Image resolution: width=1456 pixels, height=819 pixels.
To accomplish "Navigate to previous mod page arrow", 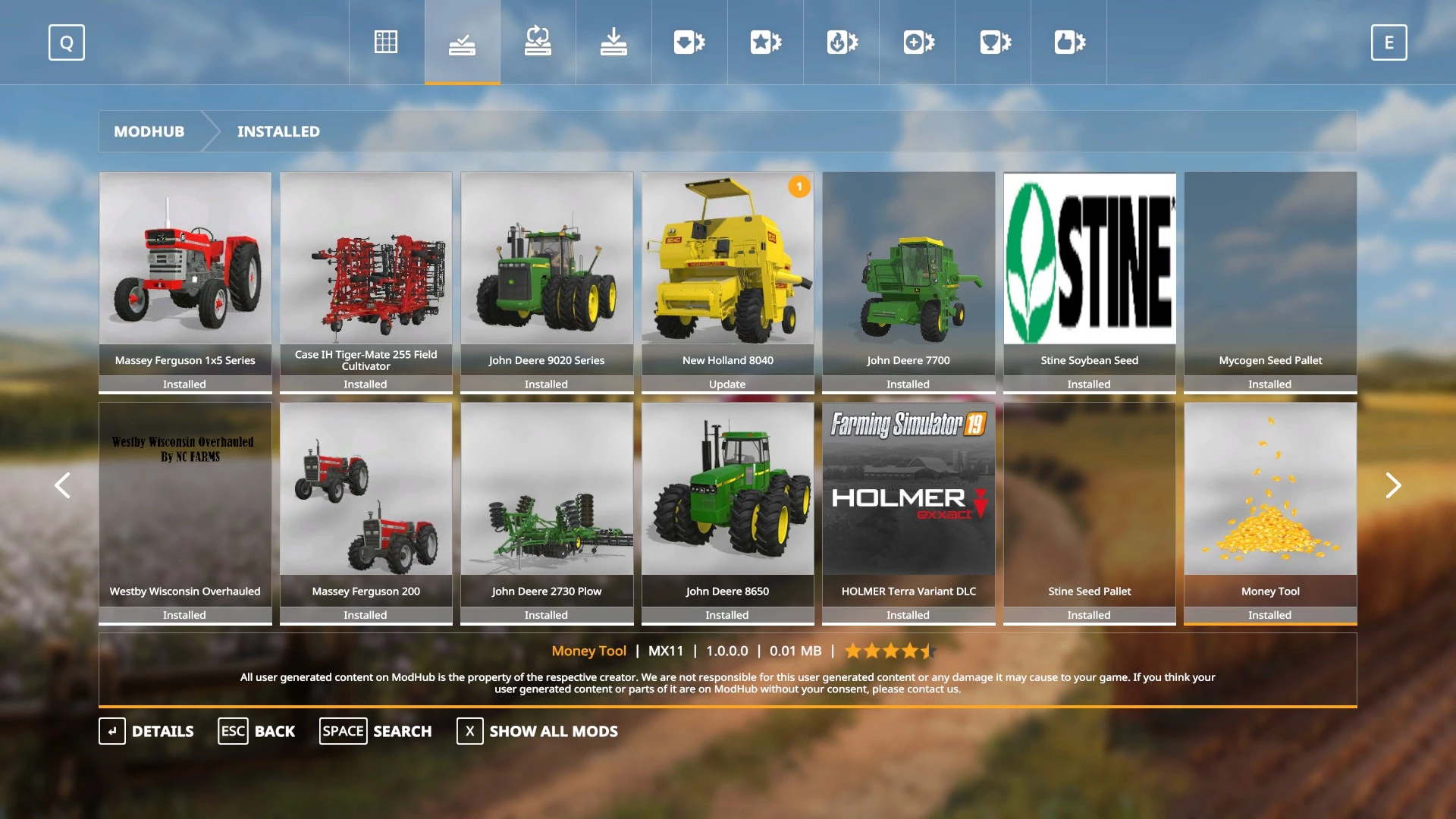I will [x=63, y=485].
